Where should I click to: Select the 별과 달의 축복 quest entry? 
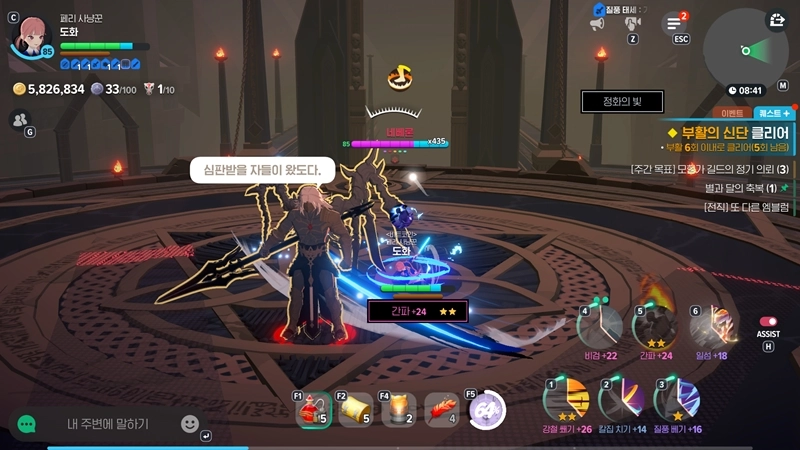coord(738,188)
